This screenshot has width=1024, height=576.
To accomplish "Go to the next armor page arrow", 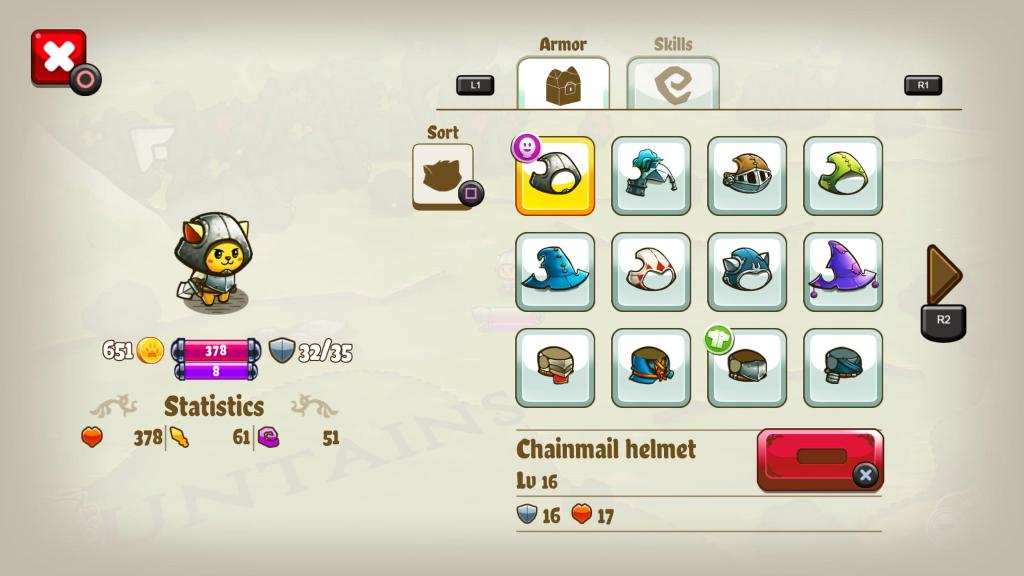I will tap(943, 275).
